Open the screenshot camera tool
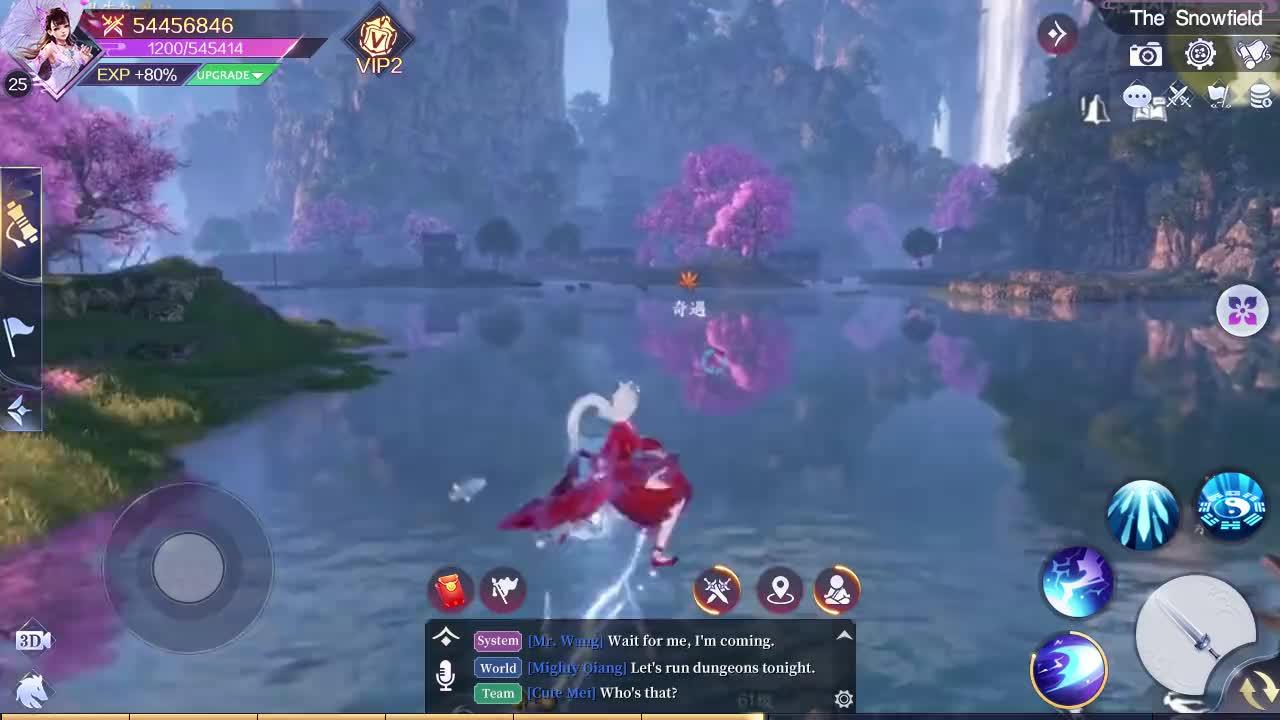 1144,54
